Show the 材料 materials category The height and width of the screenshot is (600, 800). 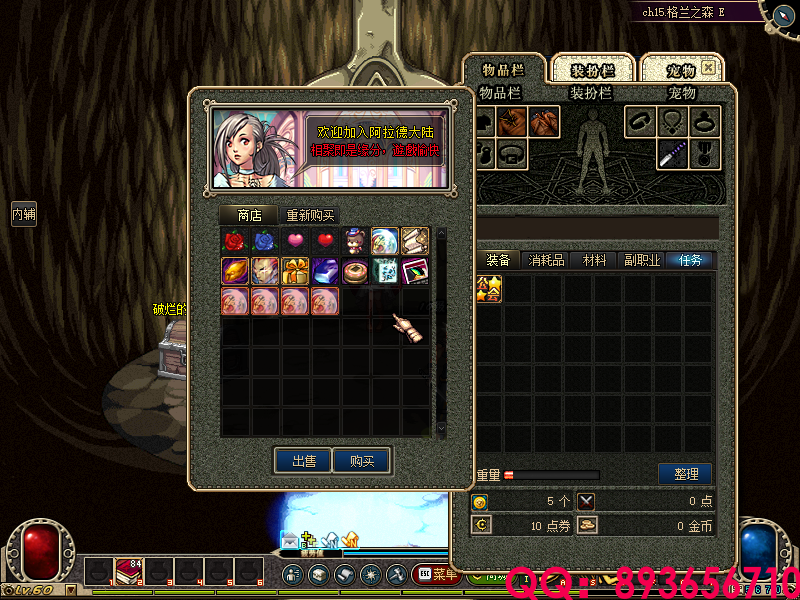coord(594,260)
